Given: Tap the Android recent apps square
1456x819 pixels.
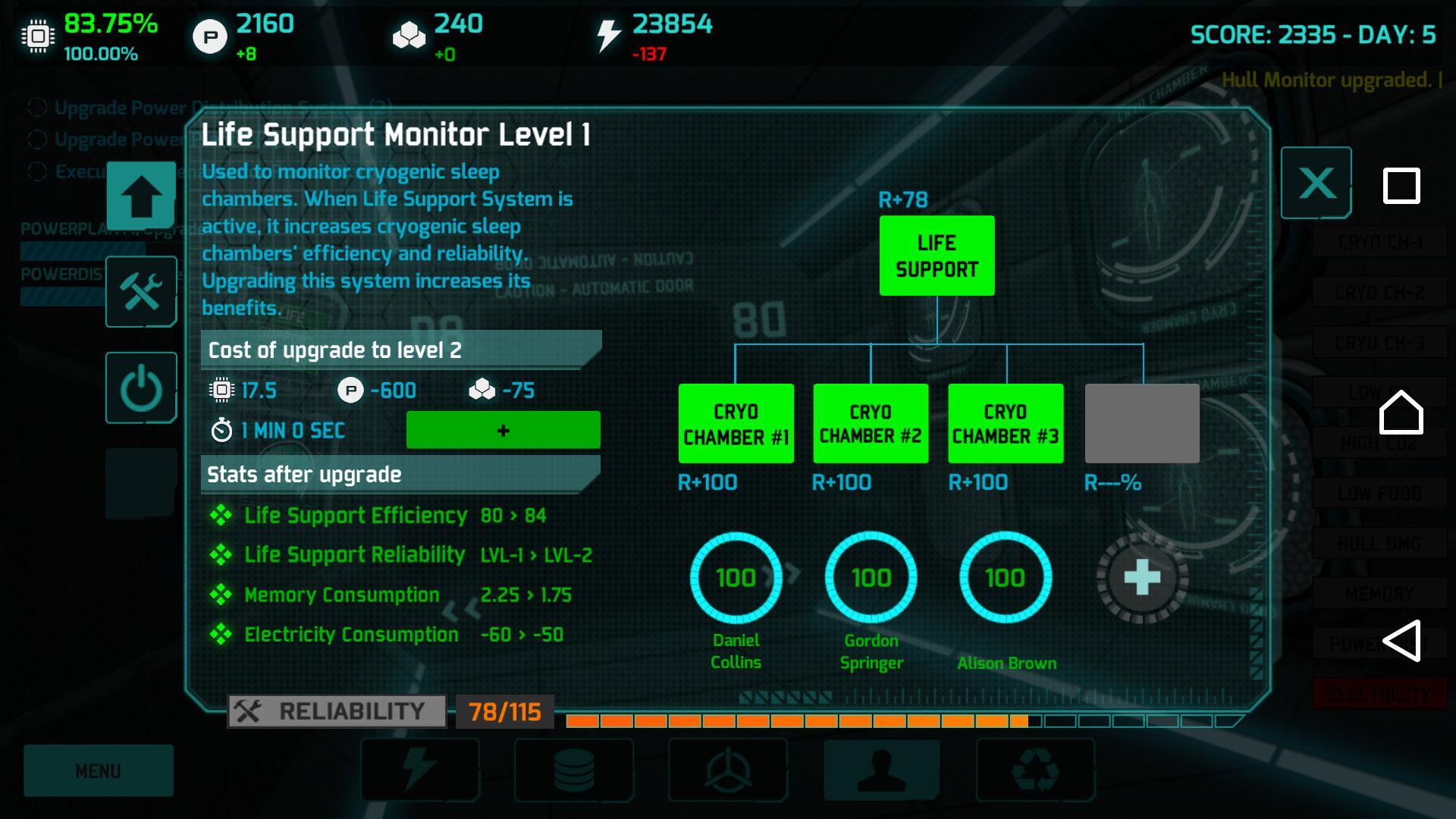Looking at the screenshot, I should (1401, 186).
